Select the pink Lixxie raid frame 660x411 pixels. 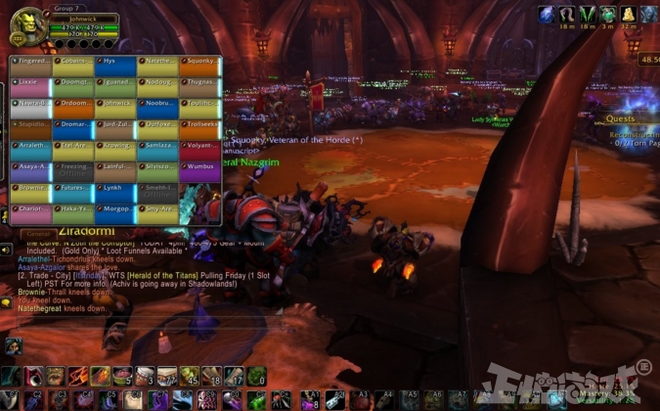(x=30, y=84)
